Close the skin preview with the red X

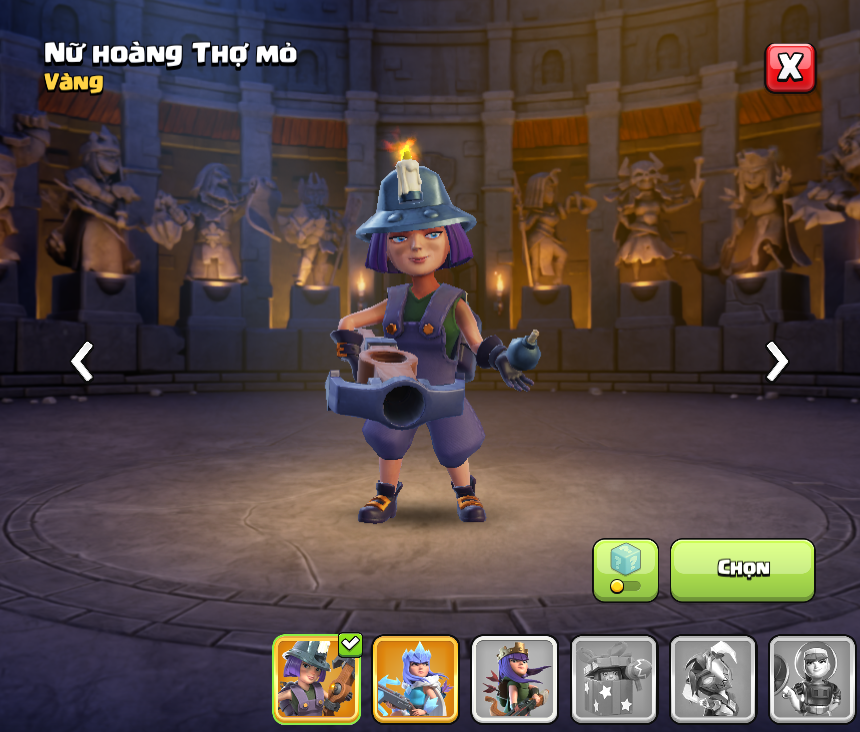tap(790, 68)
